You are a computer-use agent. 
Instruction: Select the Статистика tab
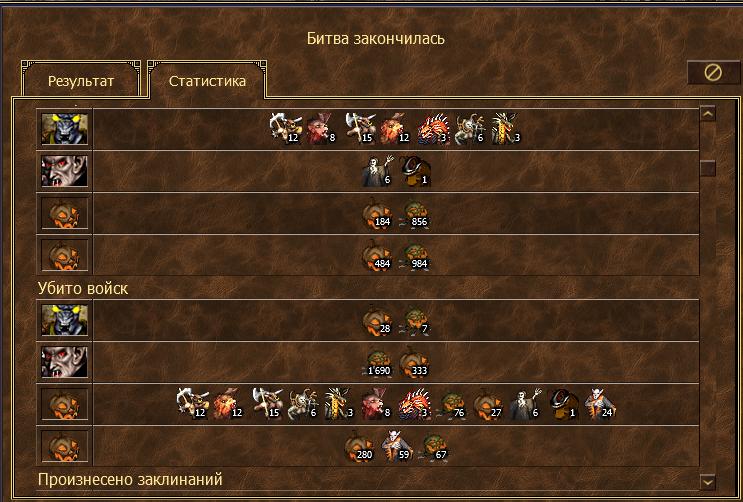pyautogui.click(x=207, y=82)
